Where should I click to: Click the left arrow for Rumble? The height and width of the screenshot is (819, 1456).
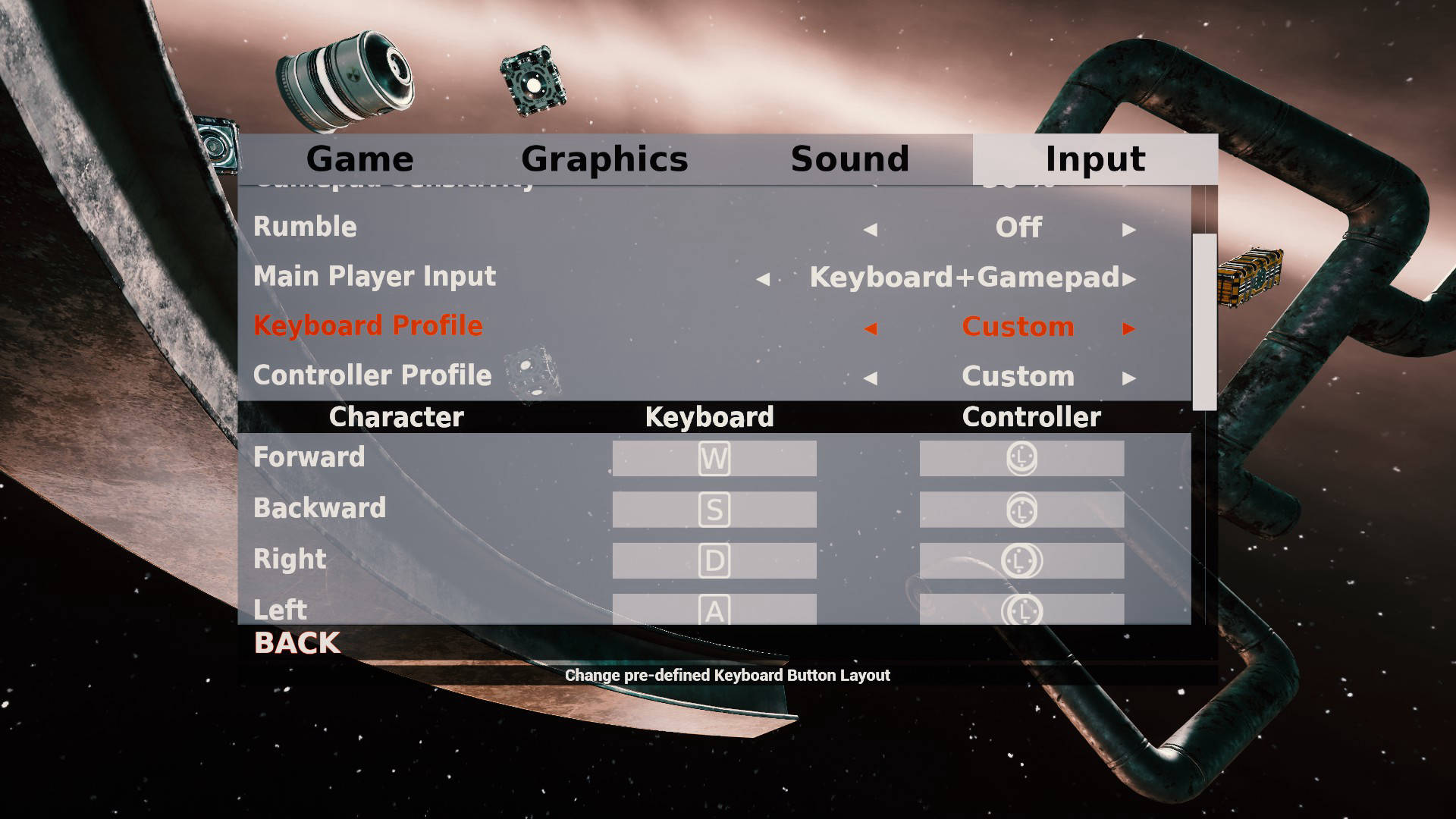click(x=871, y=229)
